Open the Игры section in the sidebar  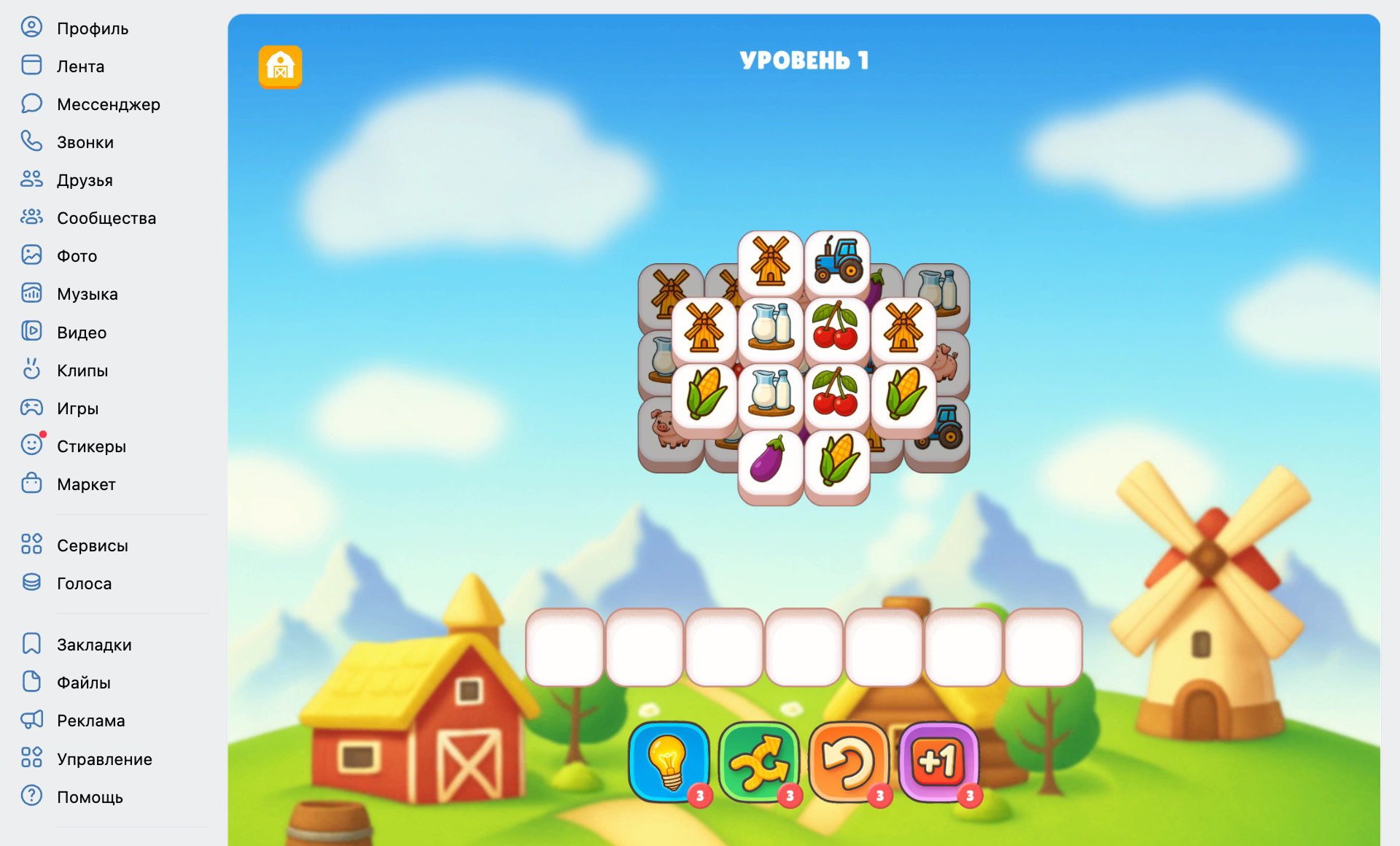(x=77, y=408)
